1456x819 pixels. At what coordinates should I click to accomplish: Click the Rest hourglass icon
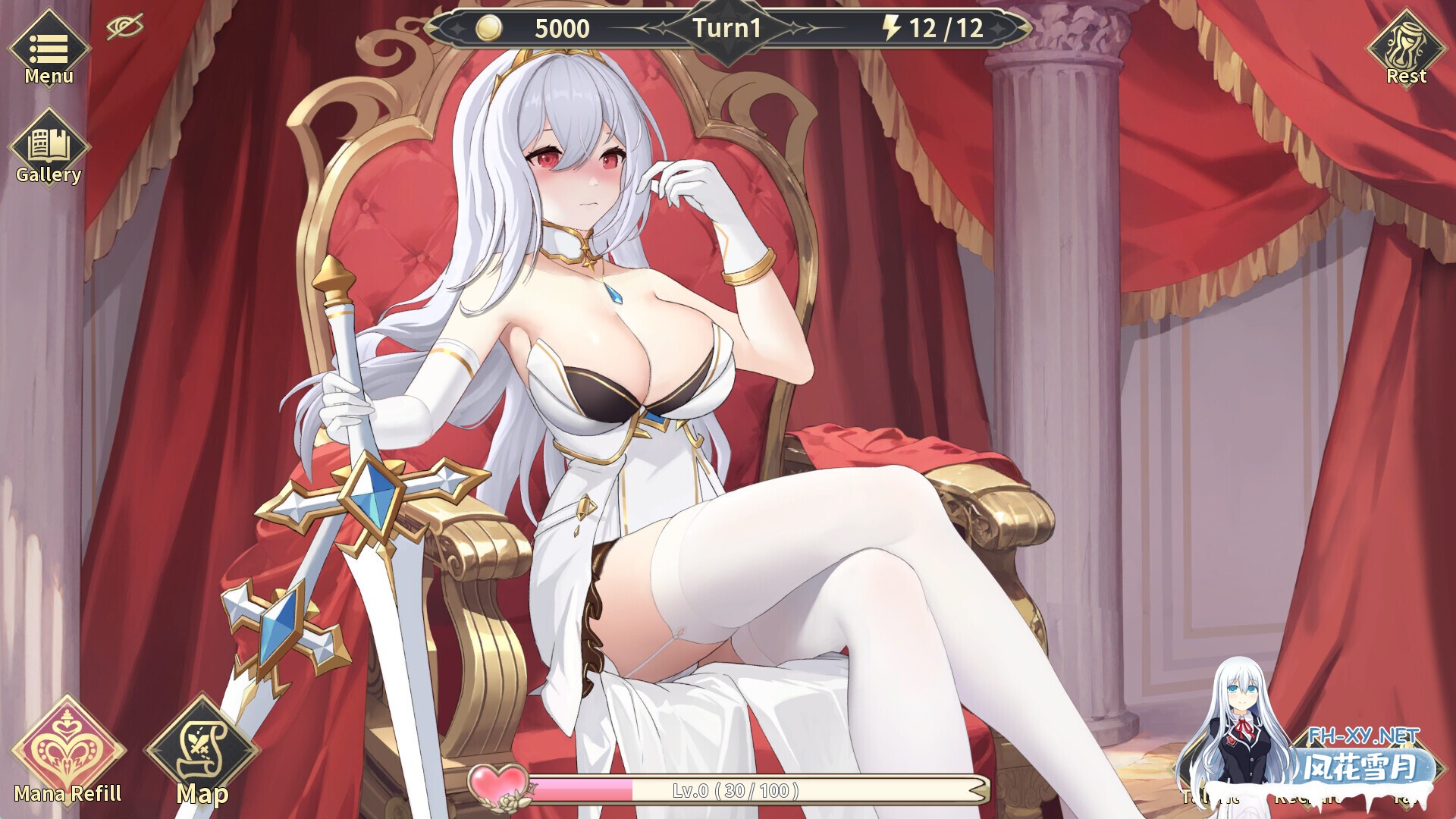coord(1408,49)
